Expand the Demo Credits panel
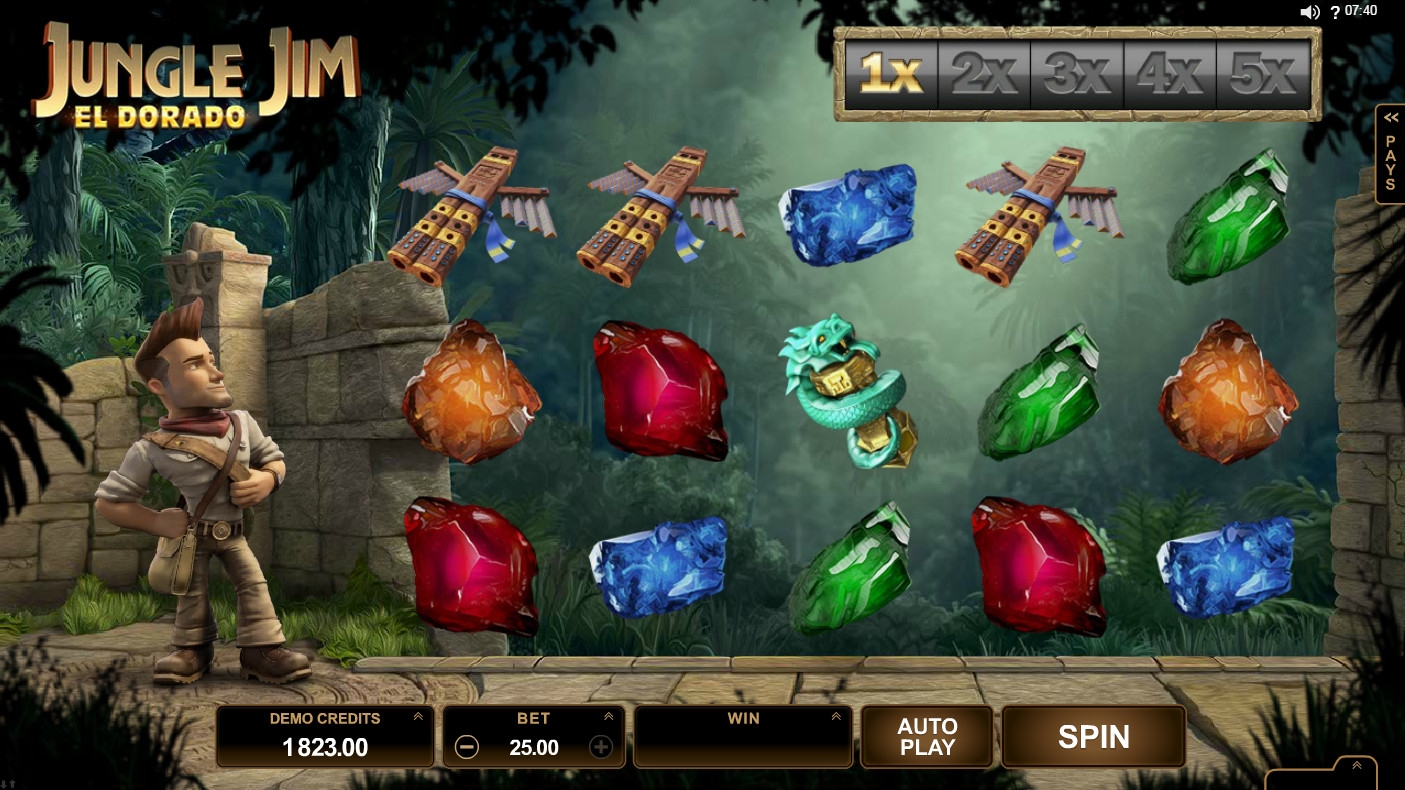Screen dimensions: 1405x790 tap(418, 717)
